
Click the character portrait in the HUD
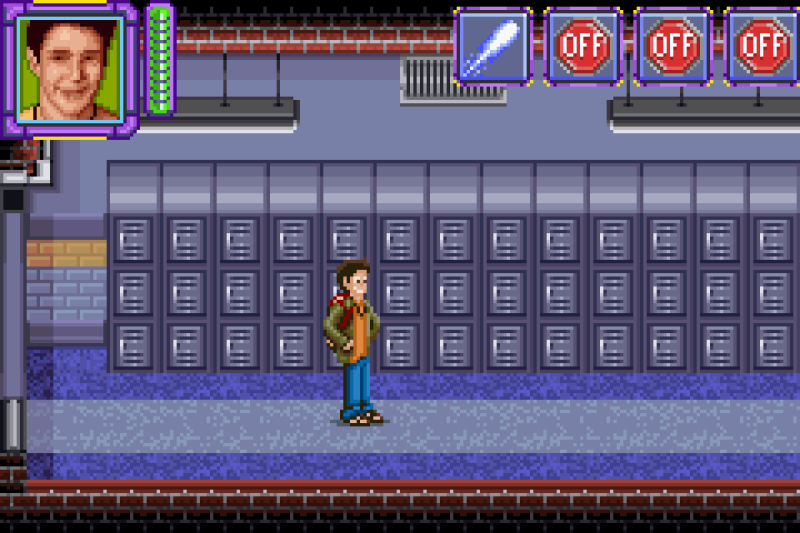click(70, 68)
